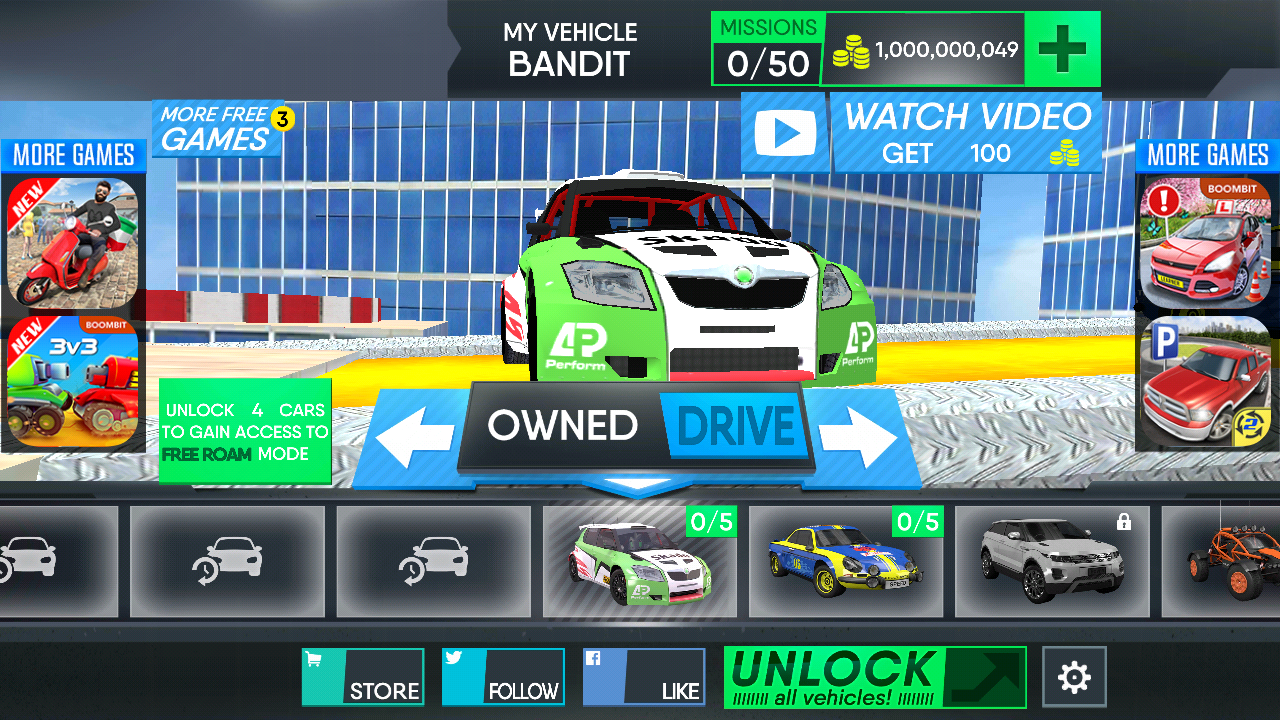Open the red scooter game ad
This screenshot has height=720, width=1280.
pos(72,243)
